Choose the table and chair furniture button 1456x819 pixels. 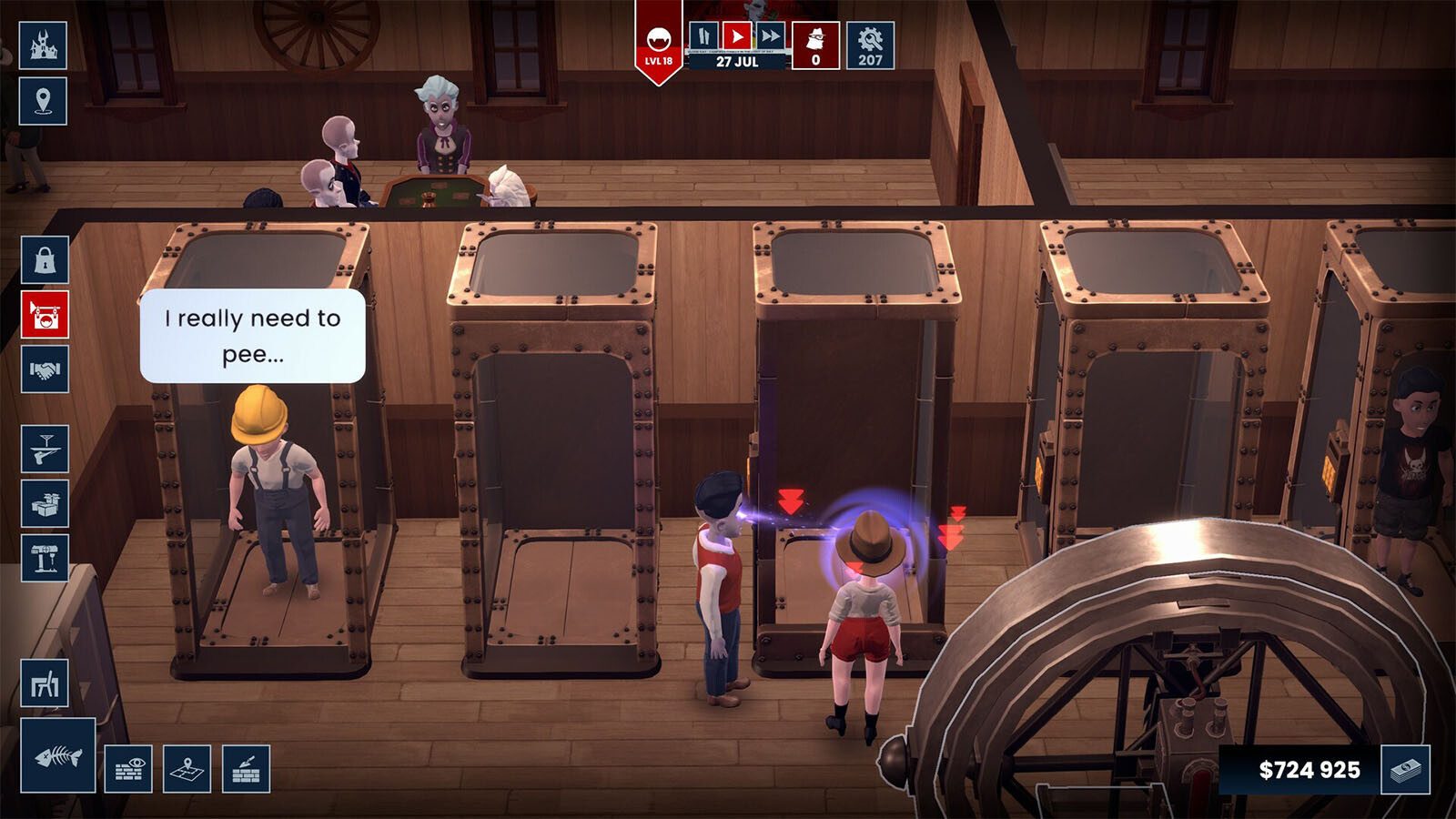coord(45,682)
